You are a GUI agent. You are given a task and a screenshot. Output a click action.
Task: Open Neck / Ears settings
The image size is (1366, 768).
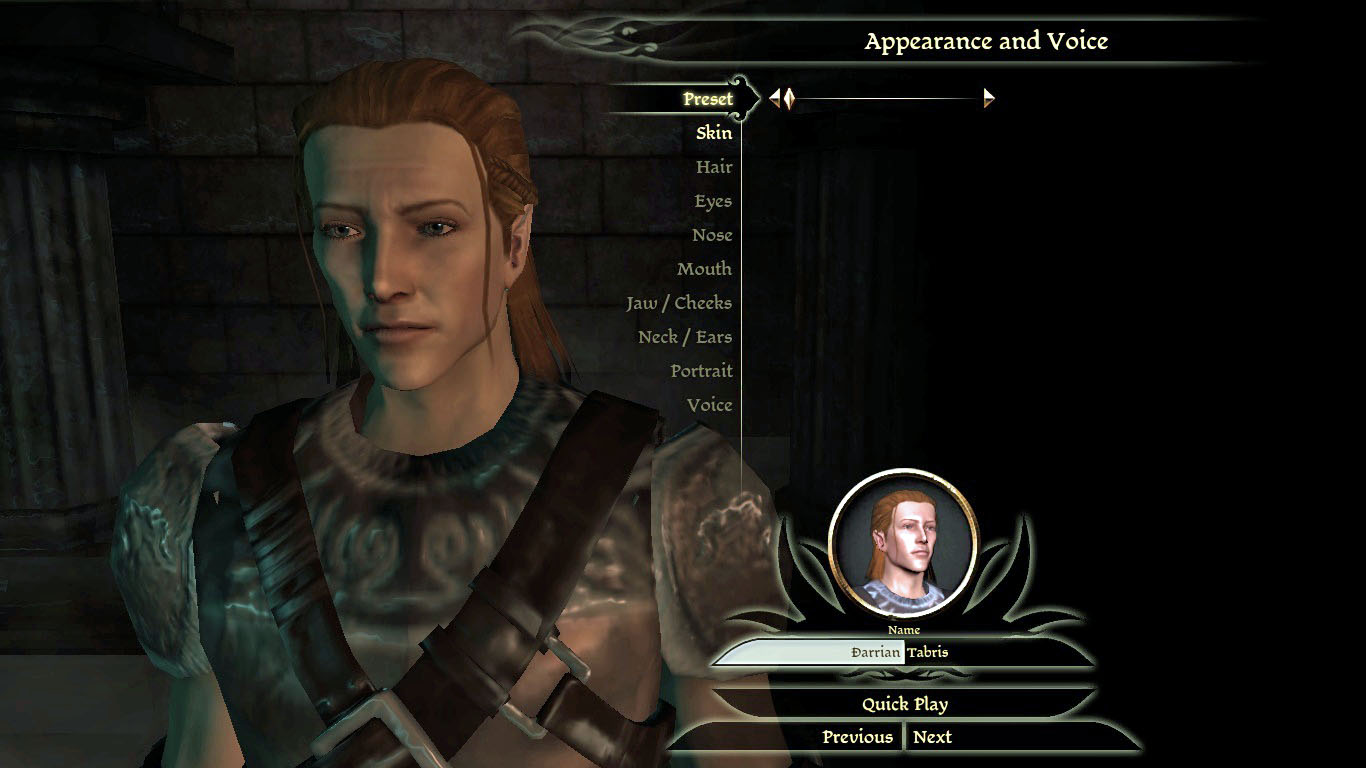[x=685, y=337]
